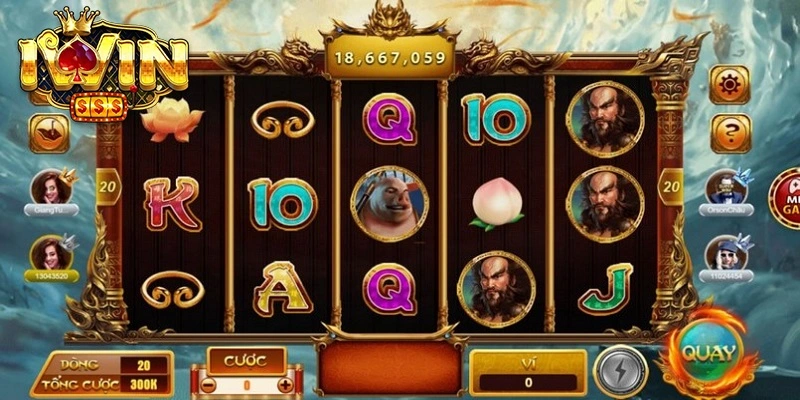The height and width of the screenshot is (400, 800).
Task: Select the player avatar labeled 11024454
Action: coord(727,254)
